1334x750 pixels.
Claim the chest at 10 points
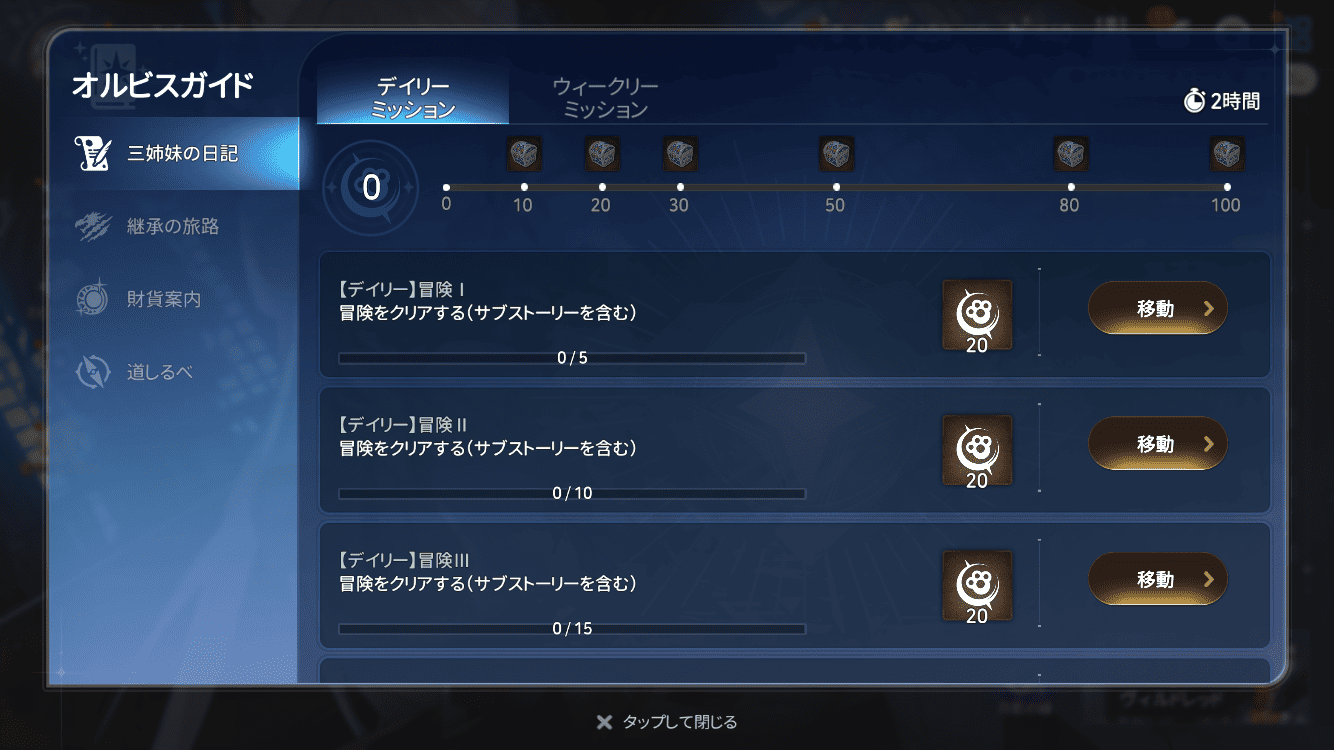[x=524, y=154]
